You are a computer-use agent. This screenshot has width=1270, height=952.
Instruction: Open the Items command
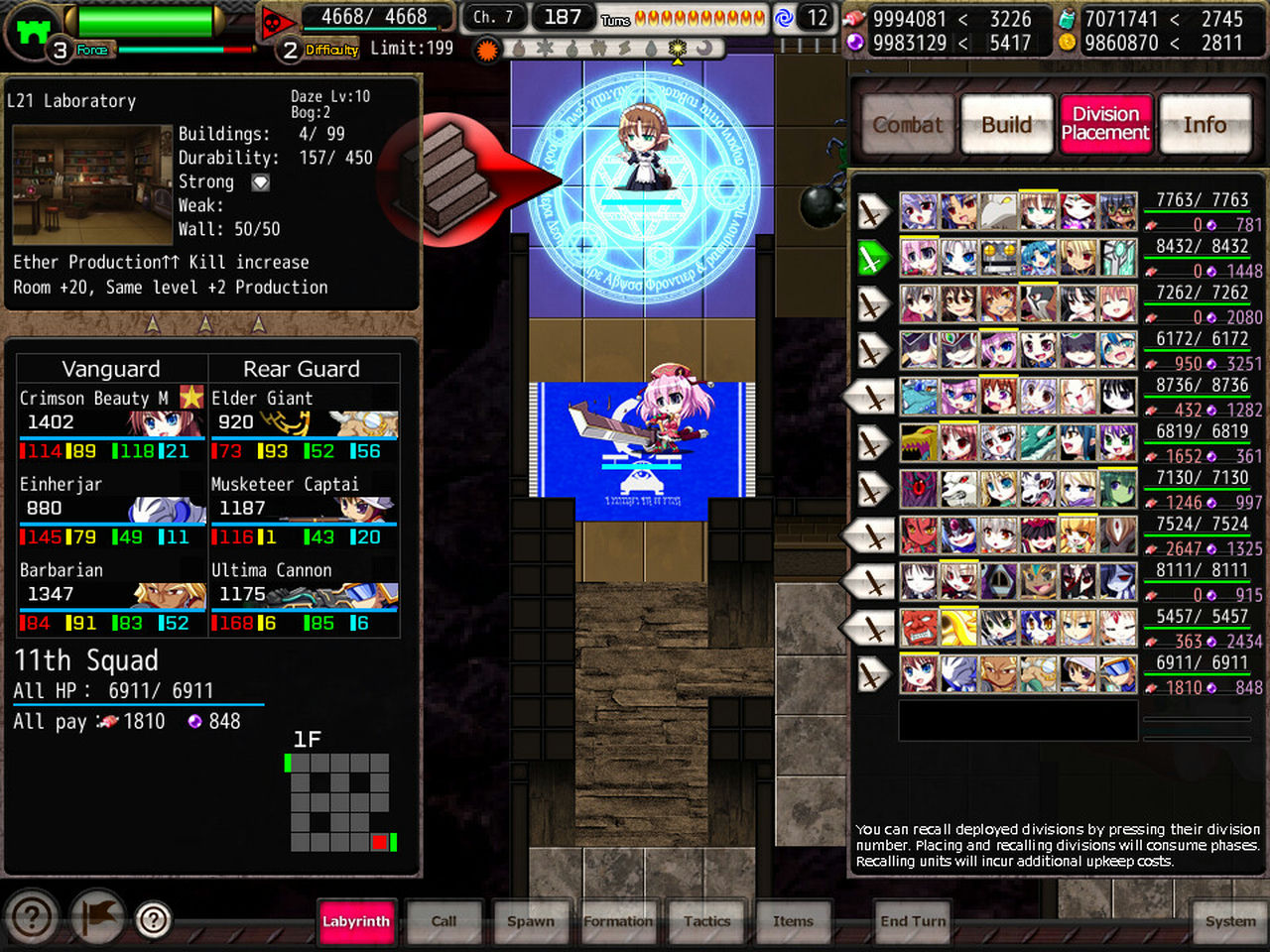(794, 921)
